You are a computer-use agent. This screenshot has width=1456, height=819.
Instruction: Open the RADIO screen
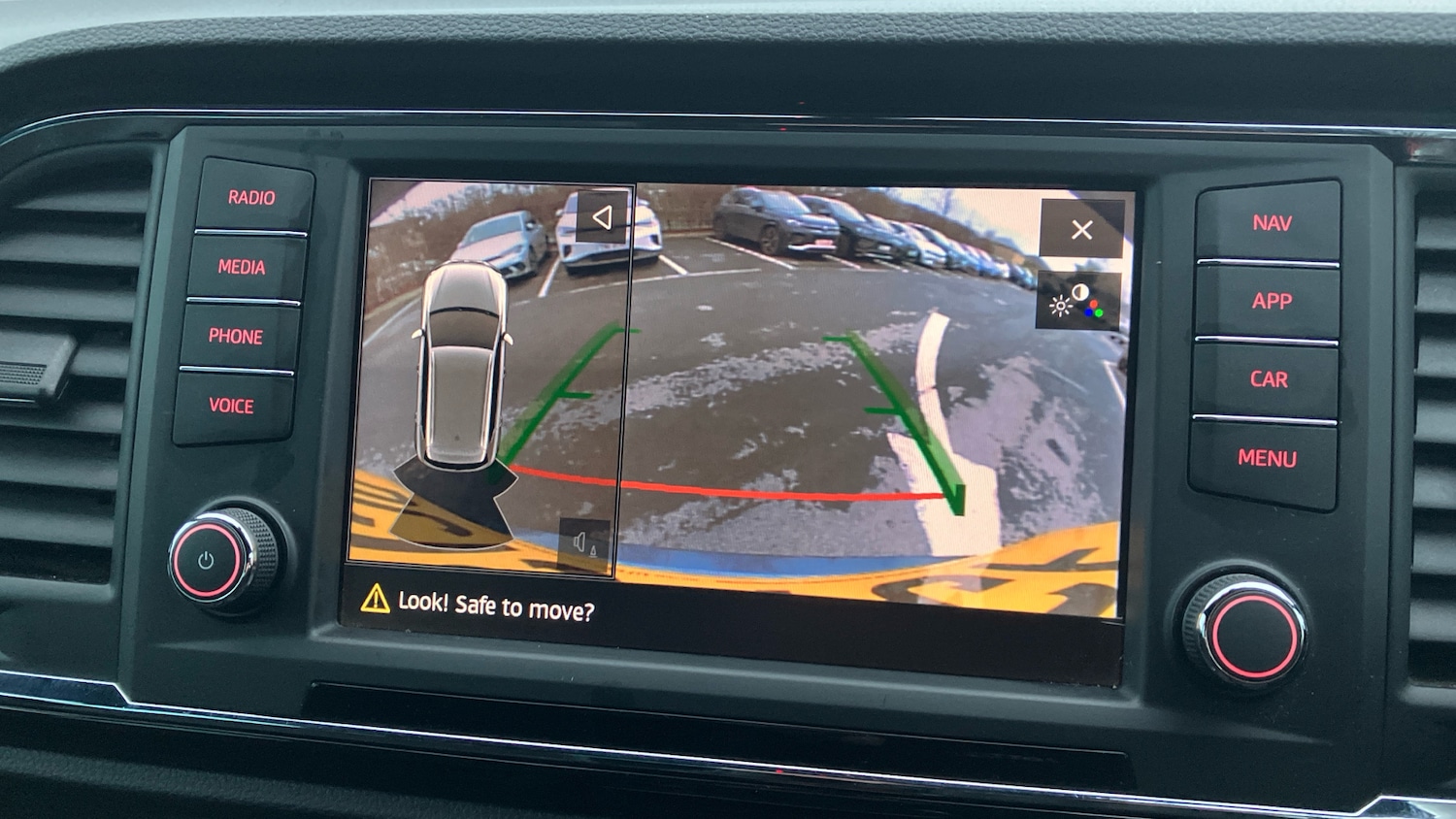252,197
